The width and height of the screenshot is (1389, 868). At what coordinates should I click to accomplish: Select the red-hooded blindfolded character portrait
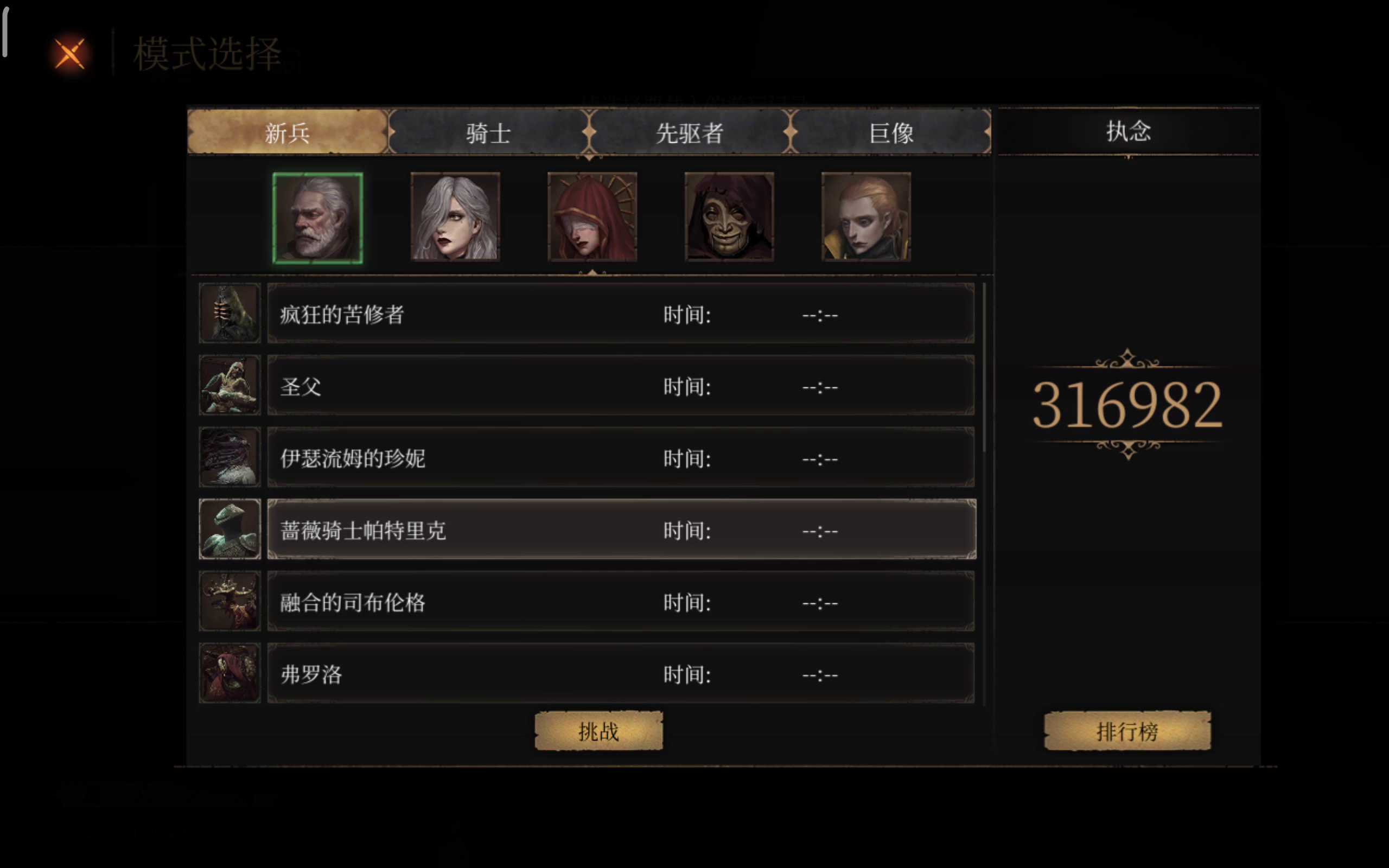click(592, 216)
